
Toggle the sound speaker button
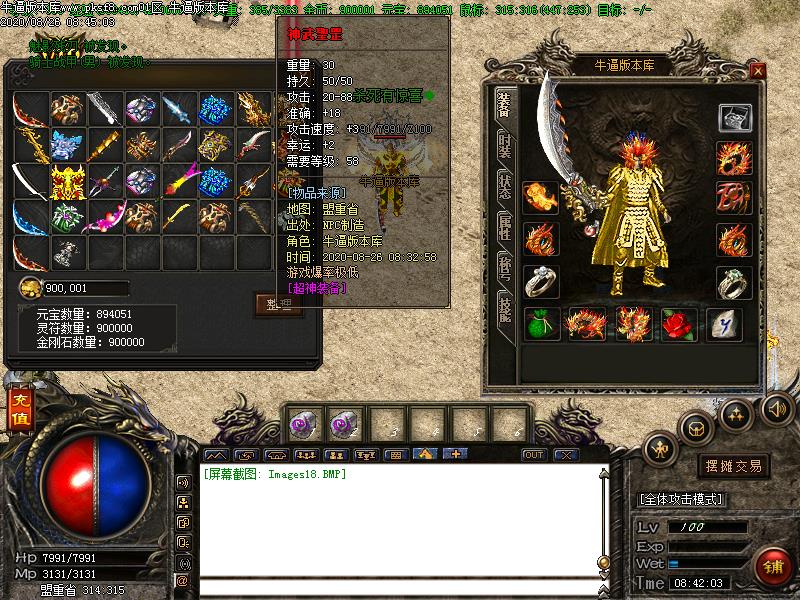pos(776,408)
